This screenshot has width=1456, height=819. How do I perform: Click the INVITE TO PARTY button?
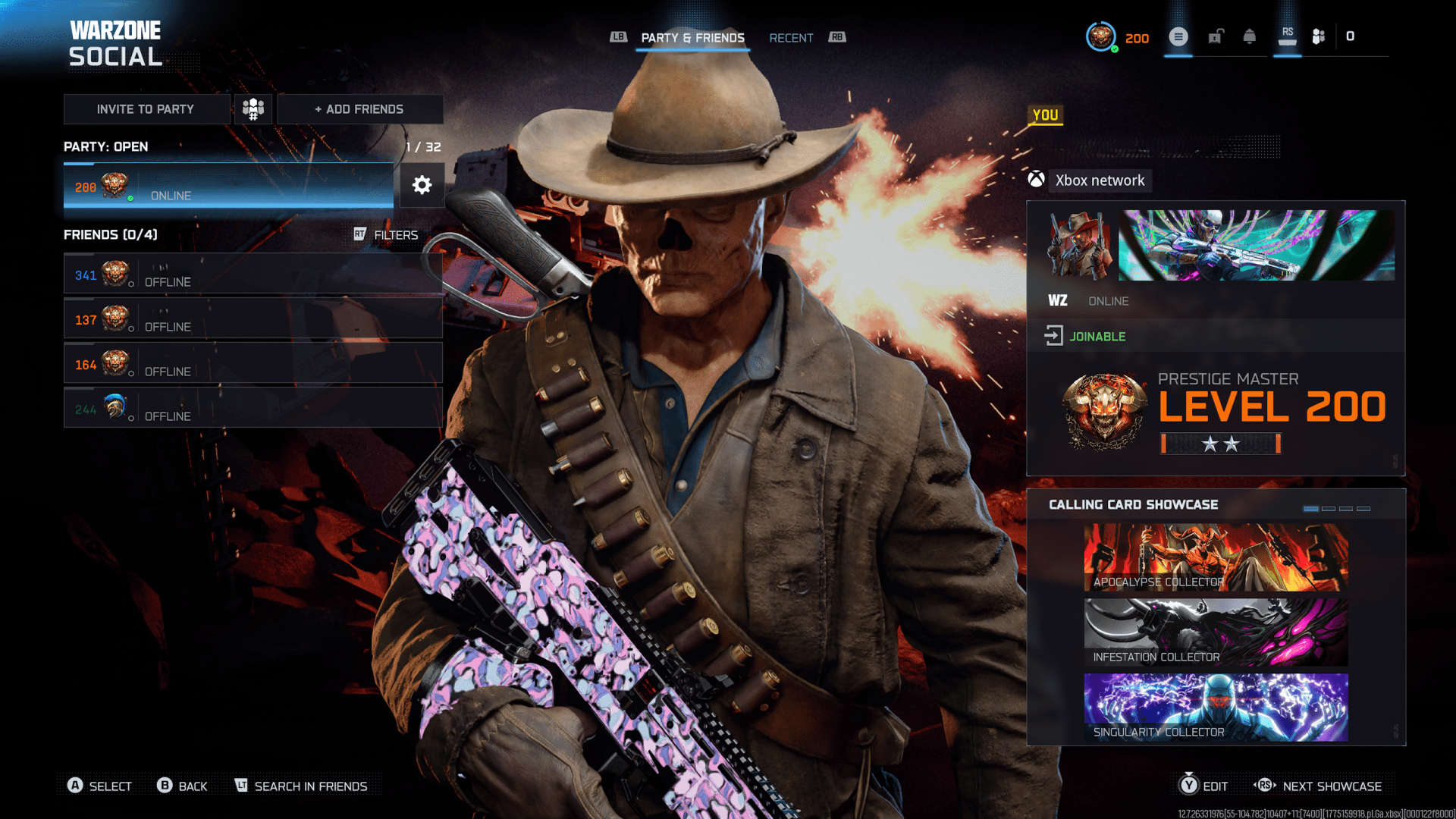(146, 108)
